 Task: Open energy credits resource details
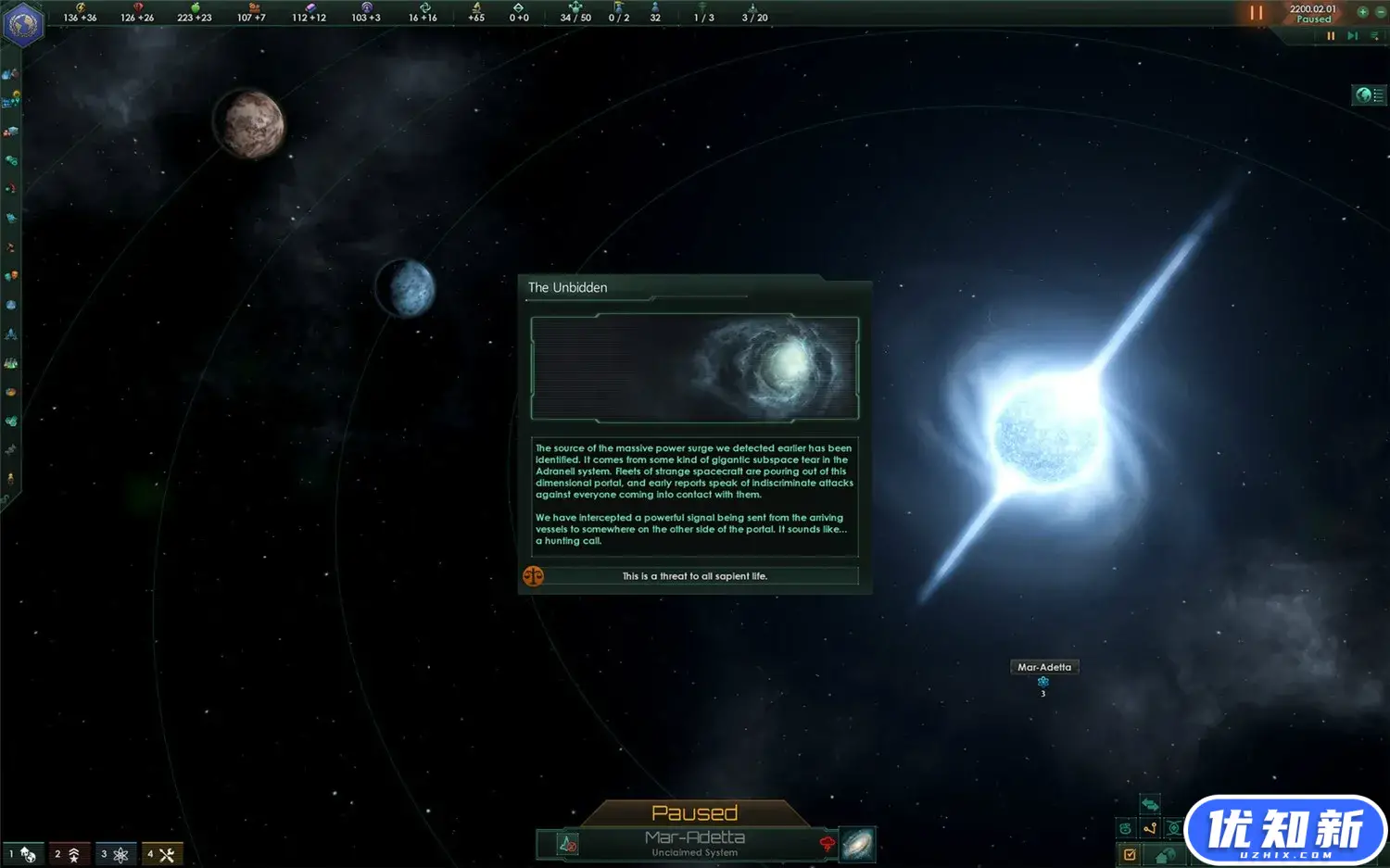pos(81,13)
